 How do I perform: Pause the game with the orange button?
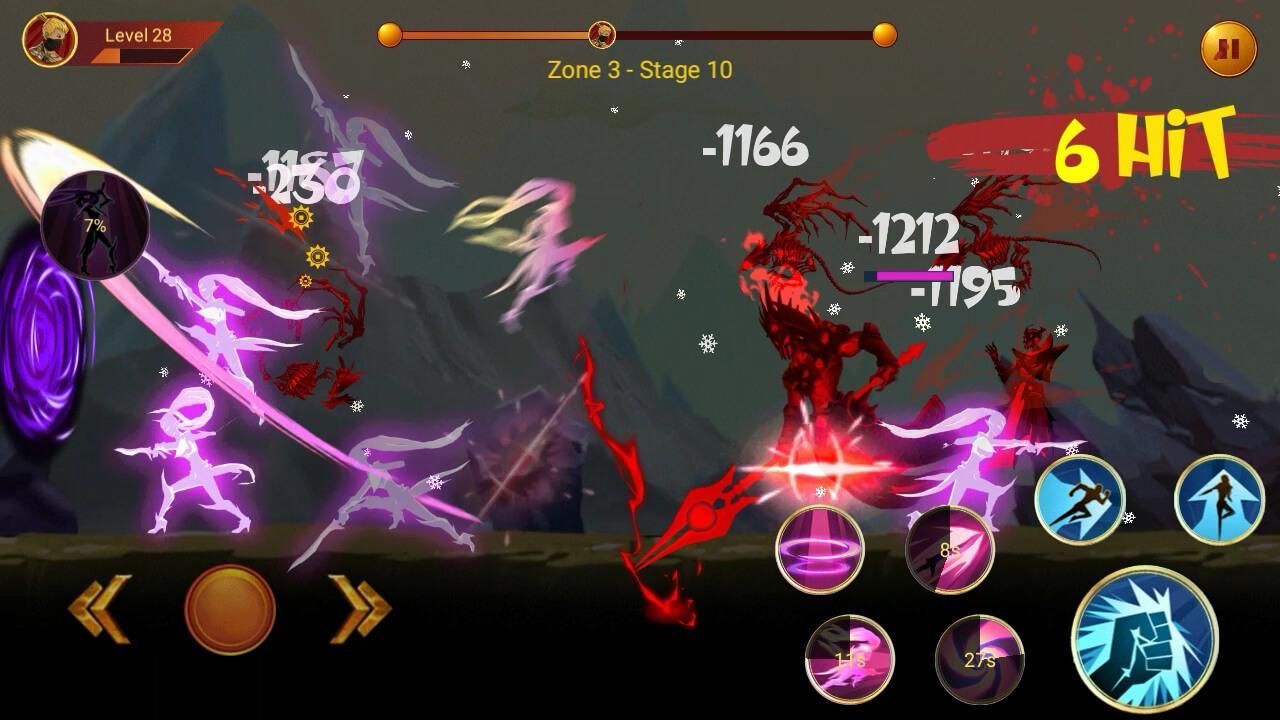(1228, 49)
